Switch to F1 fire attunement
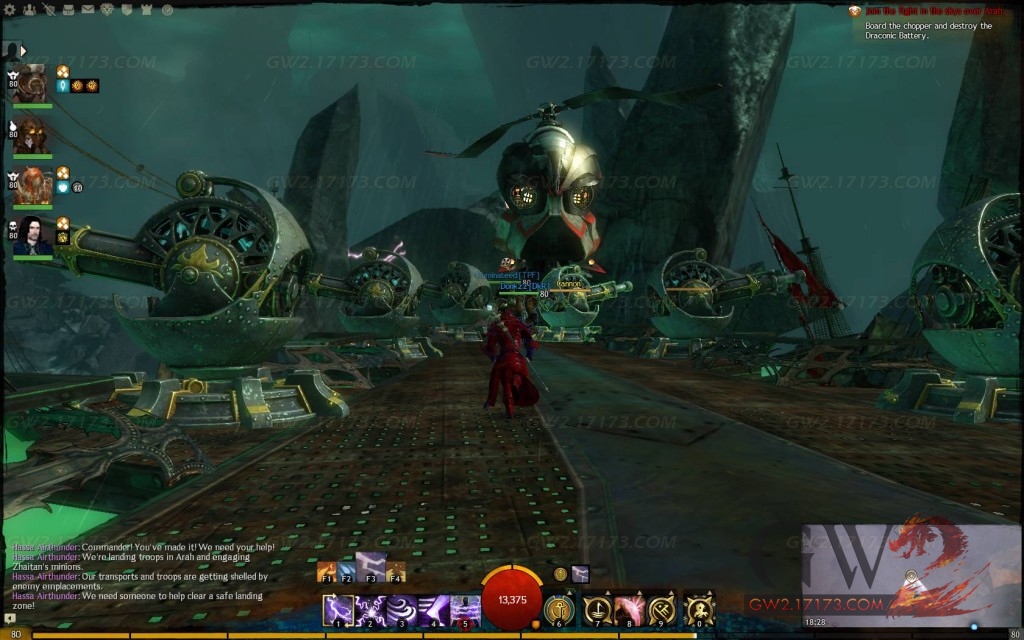Screen dimensions: 1024x640 [326, 572]
